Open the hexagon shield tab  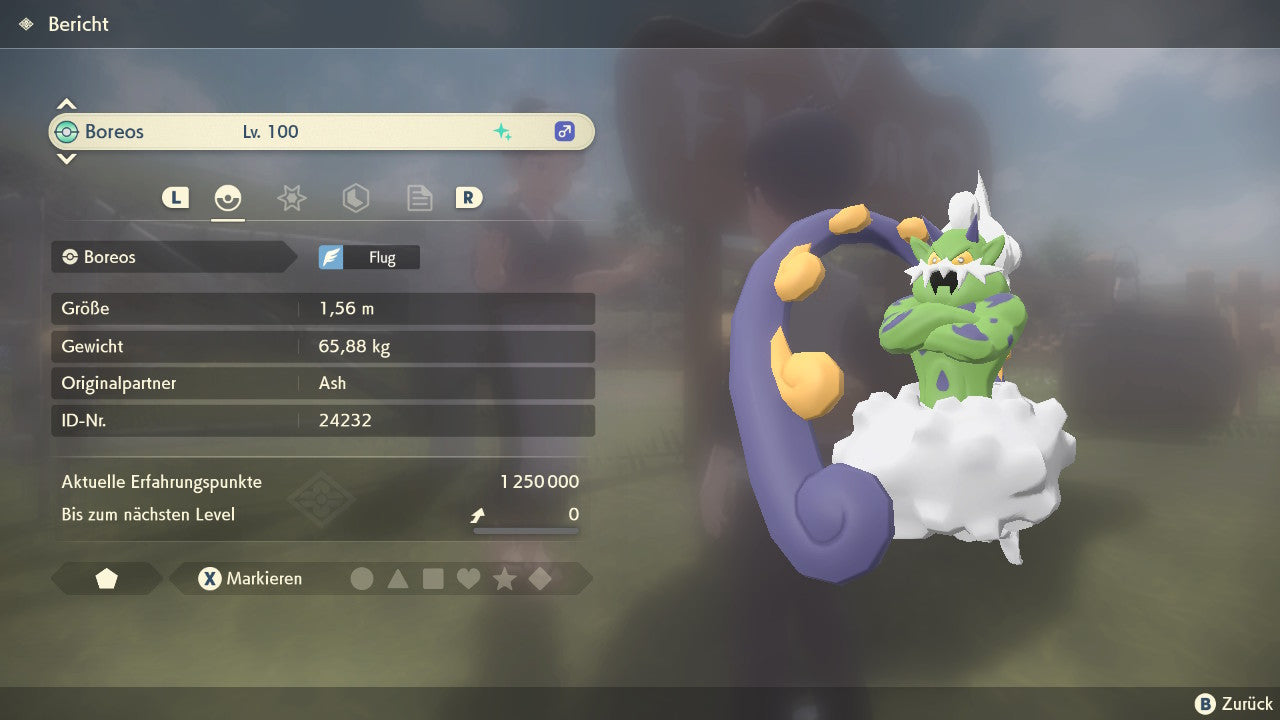click(x=355, y=198)
